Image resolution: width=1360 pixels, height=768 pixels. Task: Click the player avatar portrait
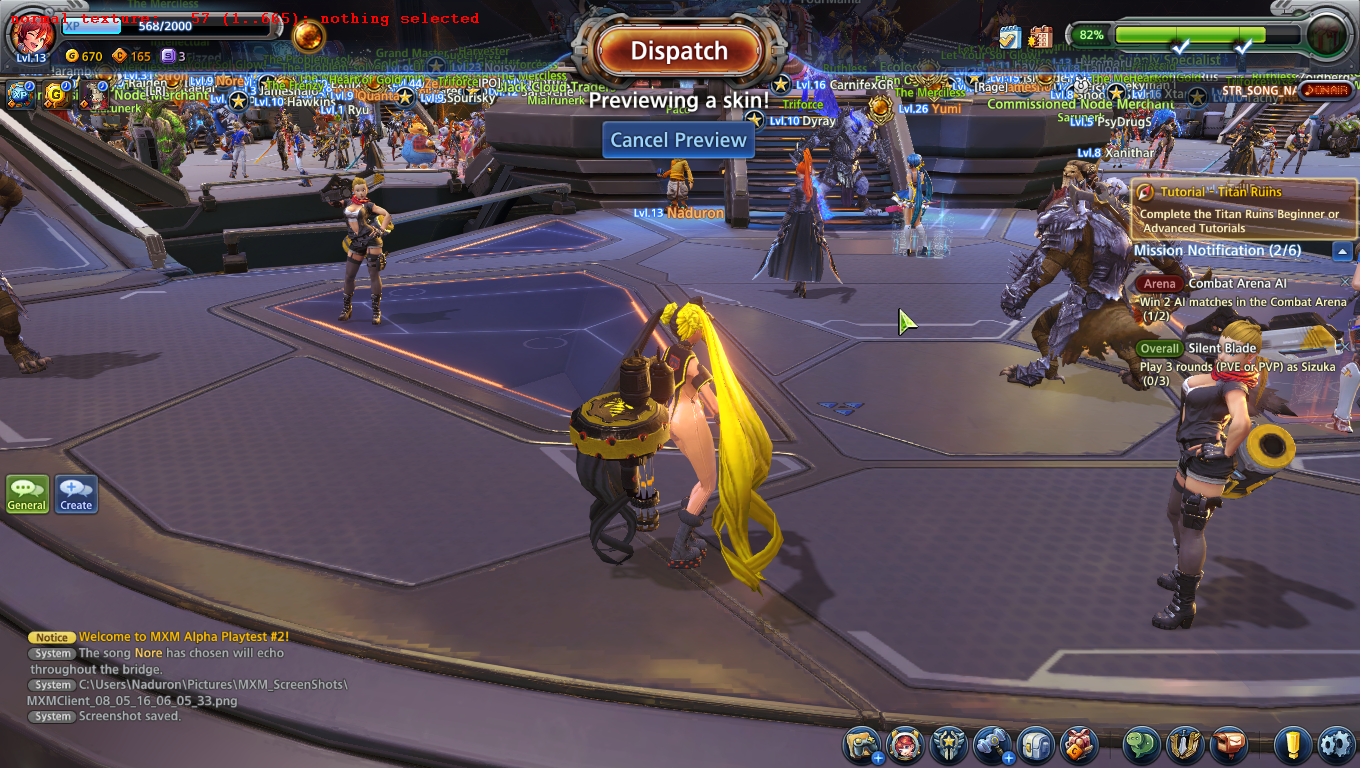[x=31, y=35]
